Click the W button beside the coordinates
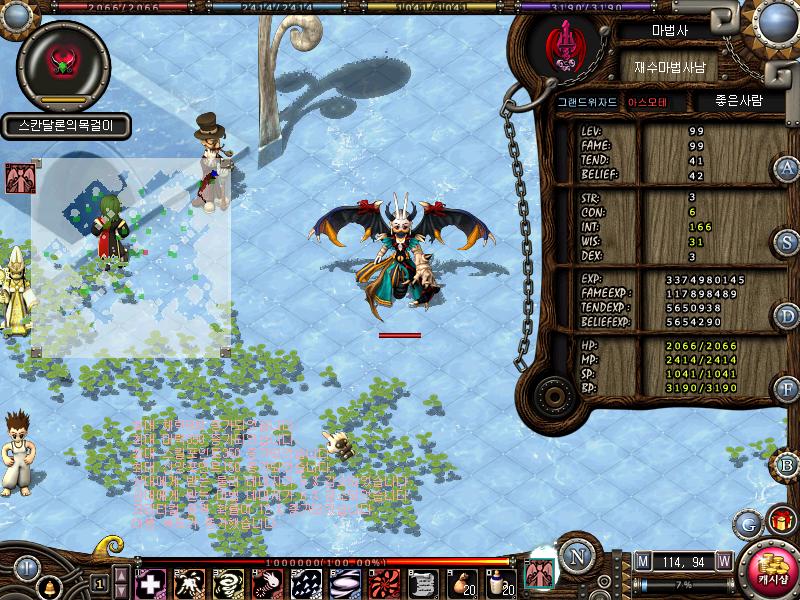The width and height of the screenshot is (800, 600). pyautogui.click(x=723, y=562)
